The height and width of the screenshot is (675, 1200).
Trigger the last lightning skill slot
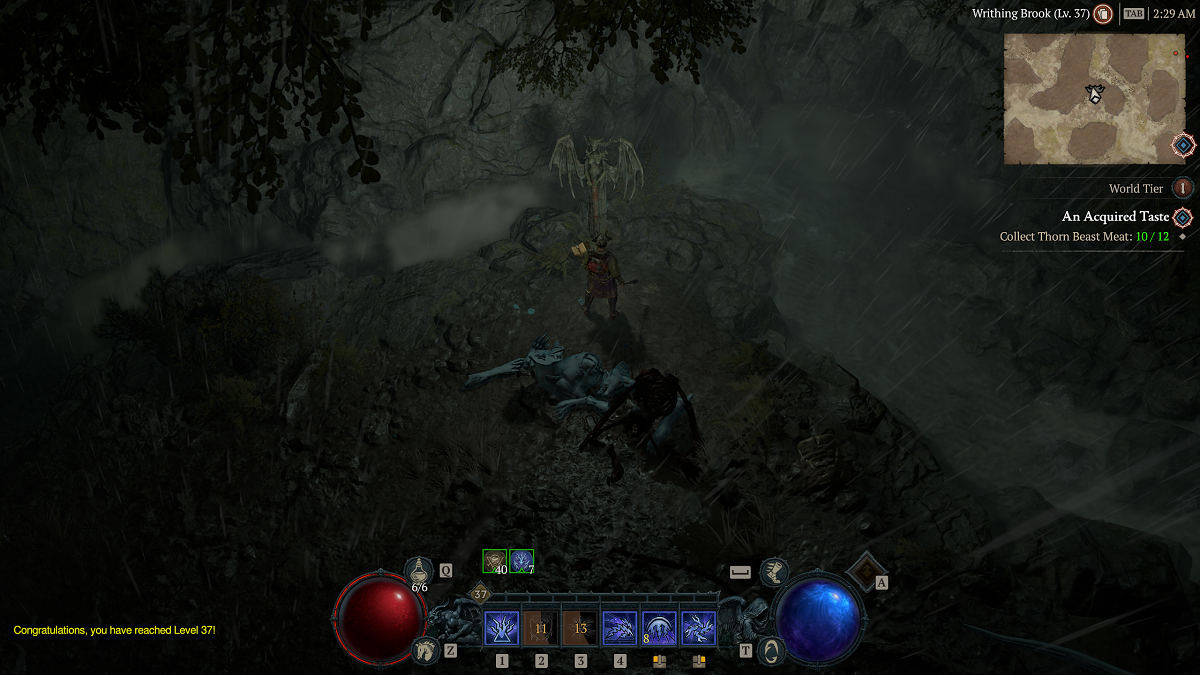pyautogui.click(x=698, y=629)
